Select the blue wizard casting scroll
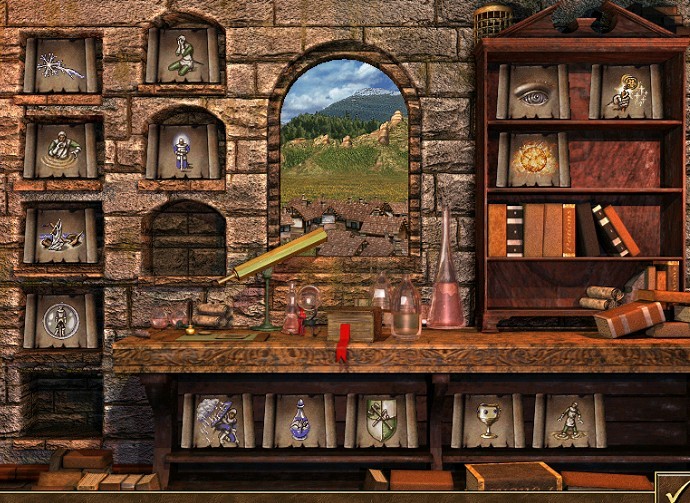The height and width of the screenshot is (503, 690). click(217, 420)
